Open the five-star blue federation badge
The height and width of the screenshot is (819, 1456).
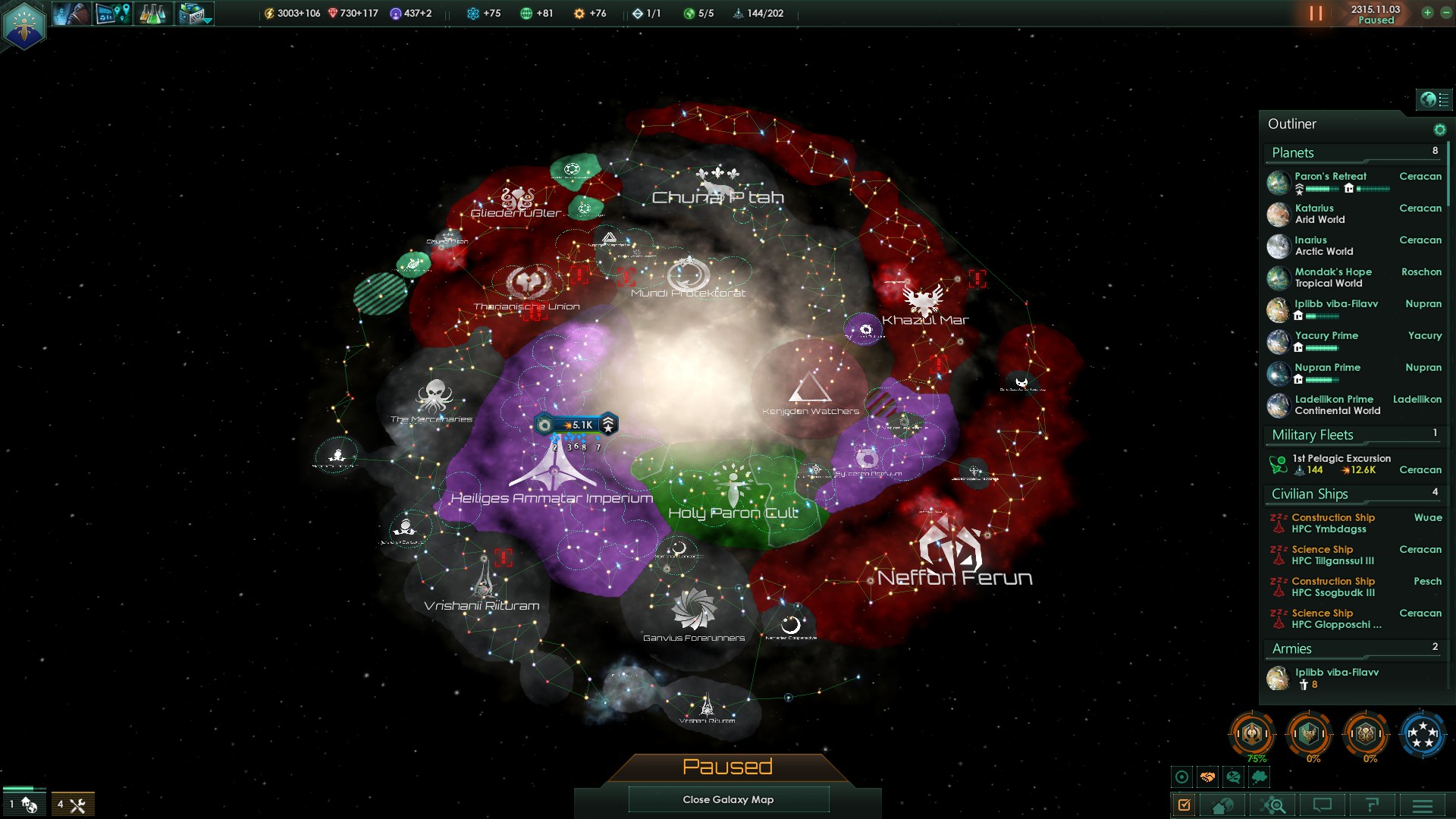pyautogui.click(x=1422, y=734)
